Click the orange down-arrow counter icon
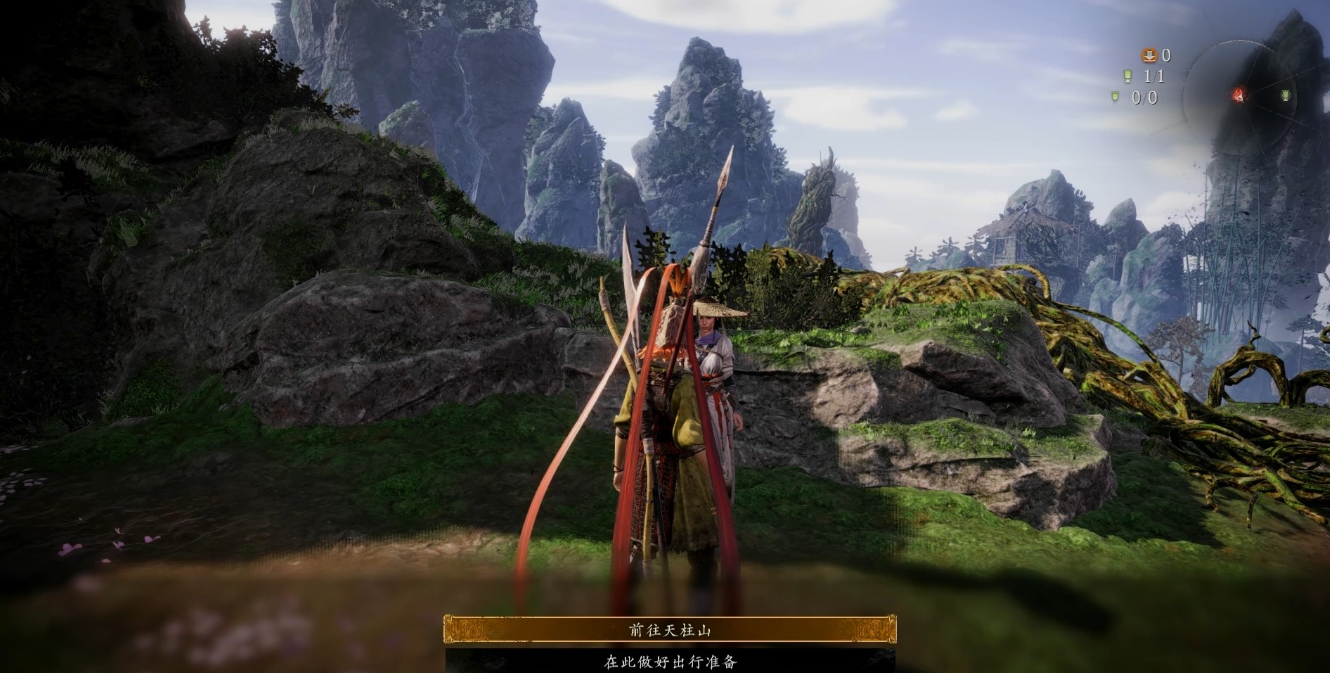This screenshot has height=673, width=1330. point(1149,56)
